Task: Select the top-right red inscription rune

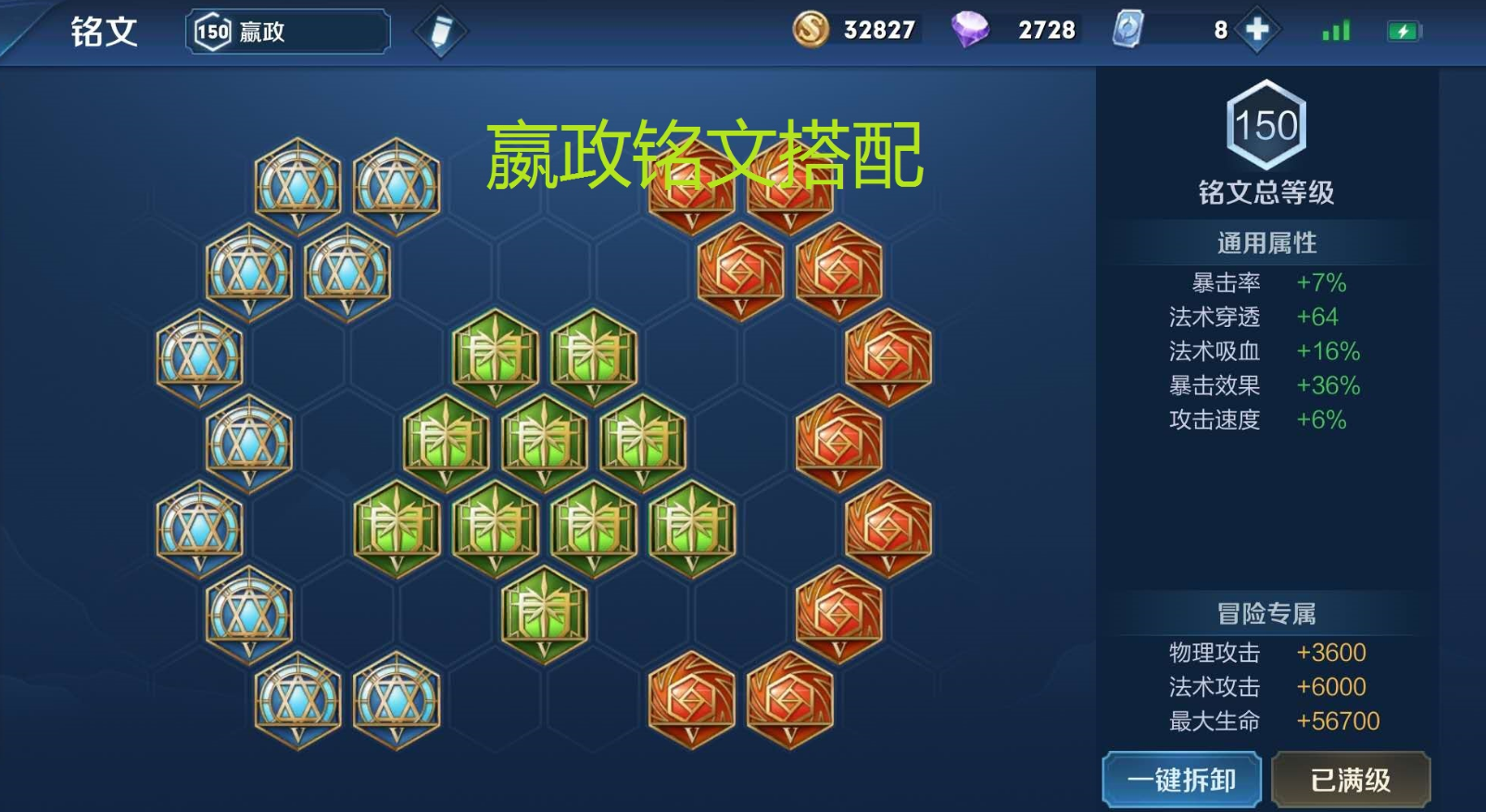Action: [791, 181]
